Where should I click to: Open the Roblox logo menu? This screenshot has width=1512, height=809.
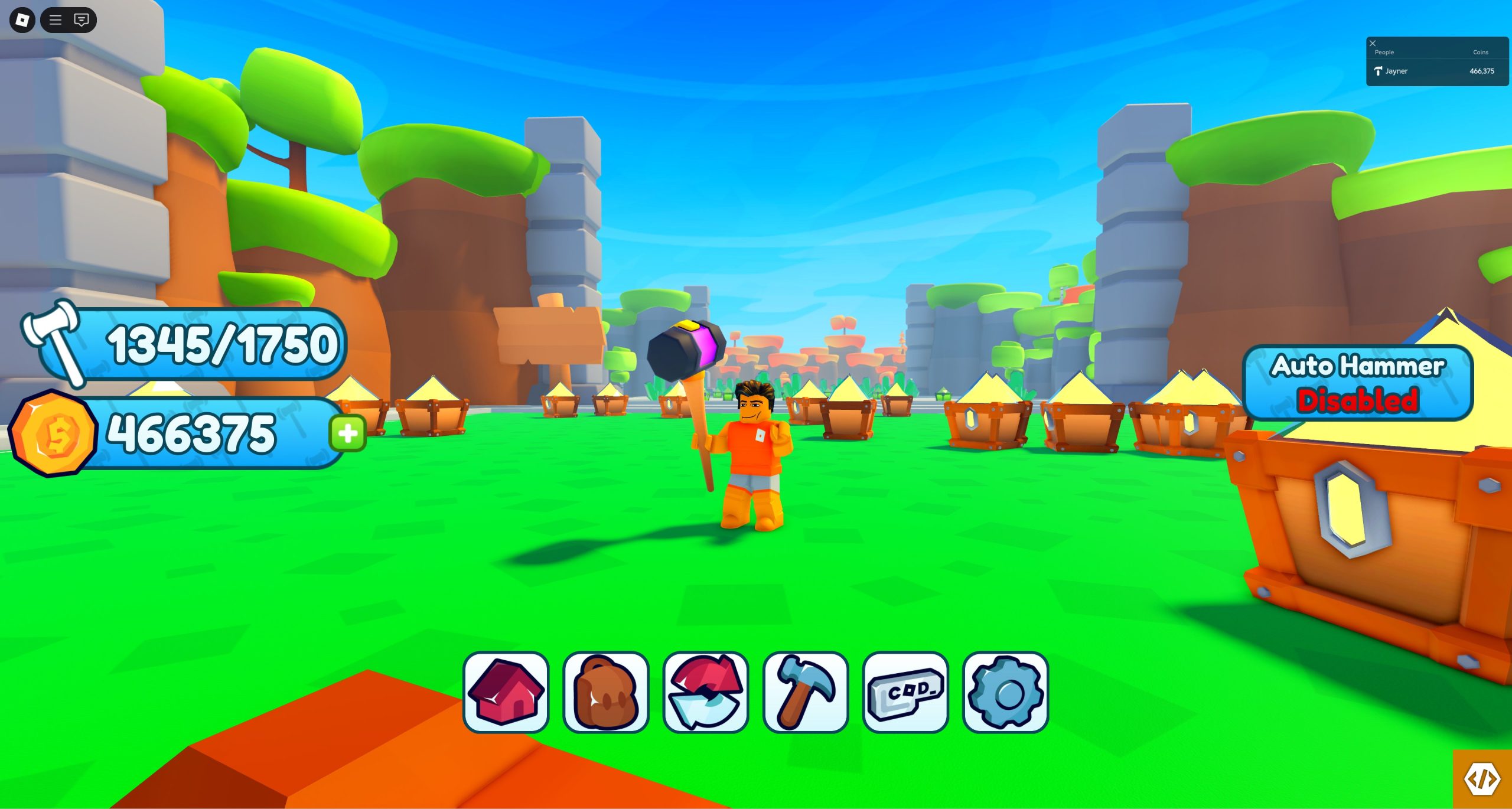pos(22,20)
